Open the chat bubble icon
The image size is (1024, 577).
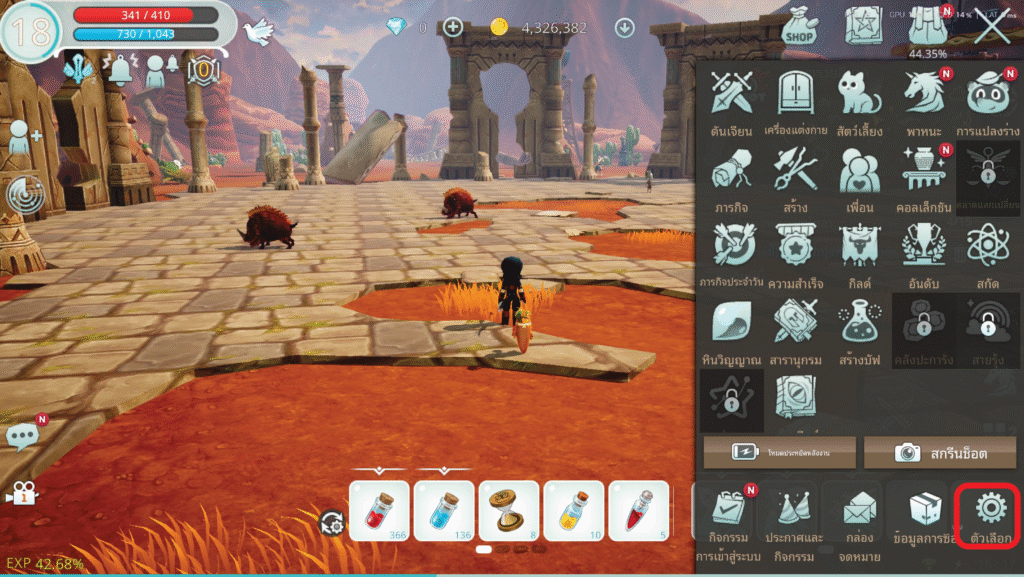(x=22, y=436)
